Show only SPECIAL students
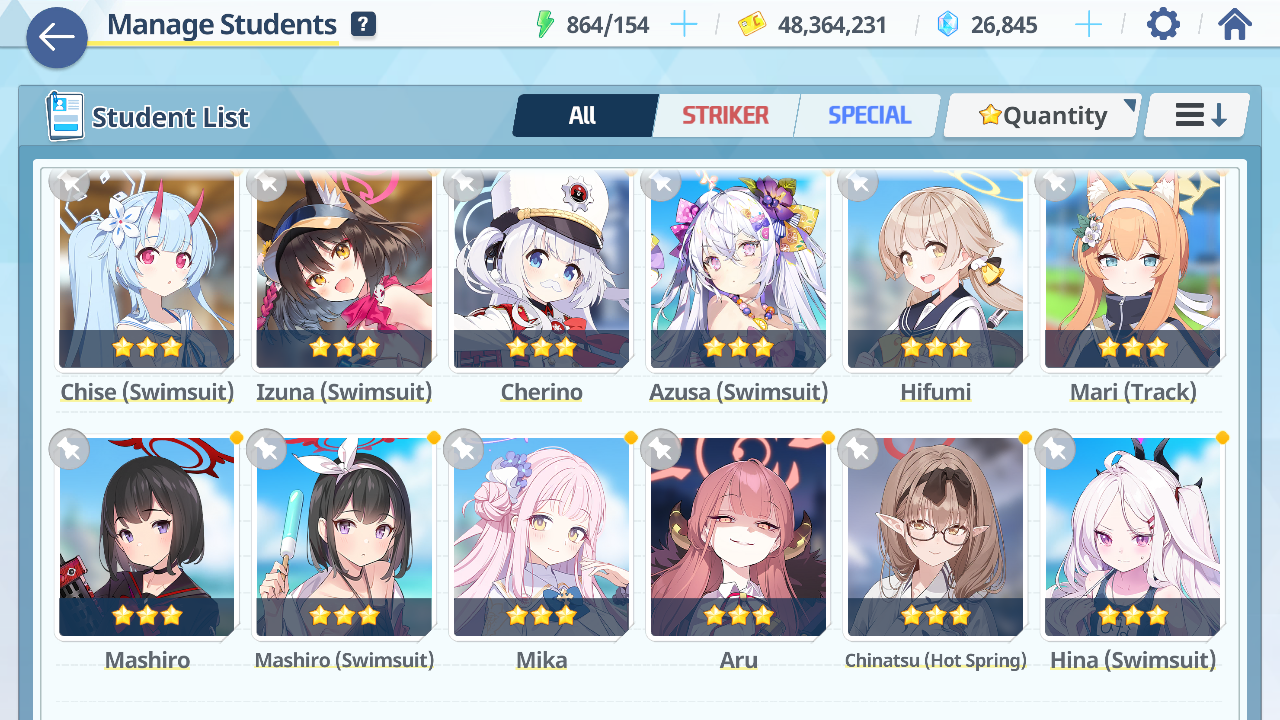The image size is (1280, 720). (869, 116)
